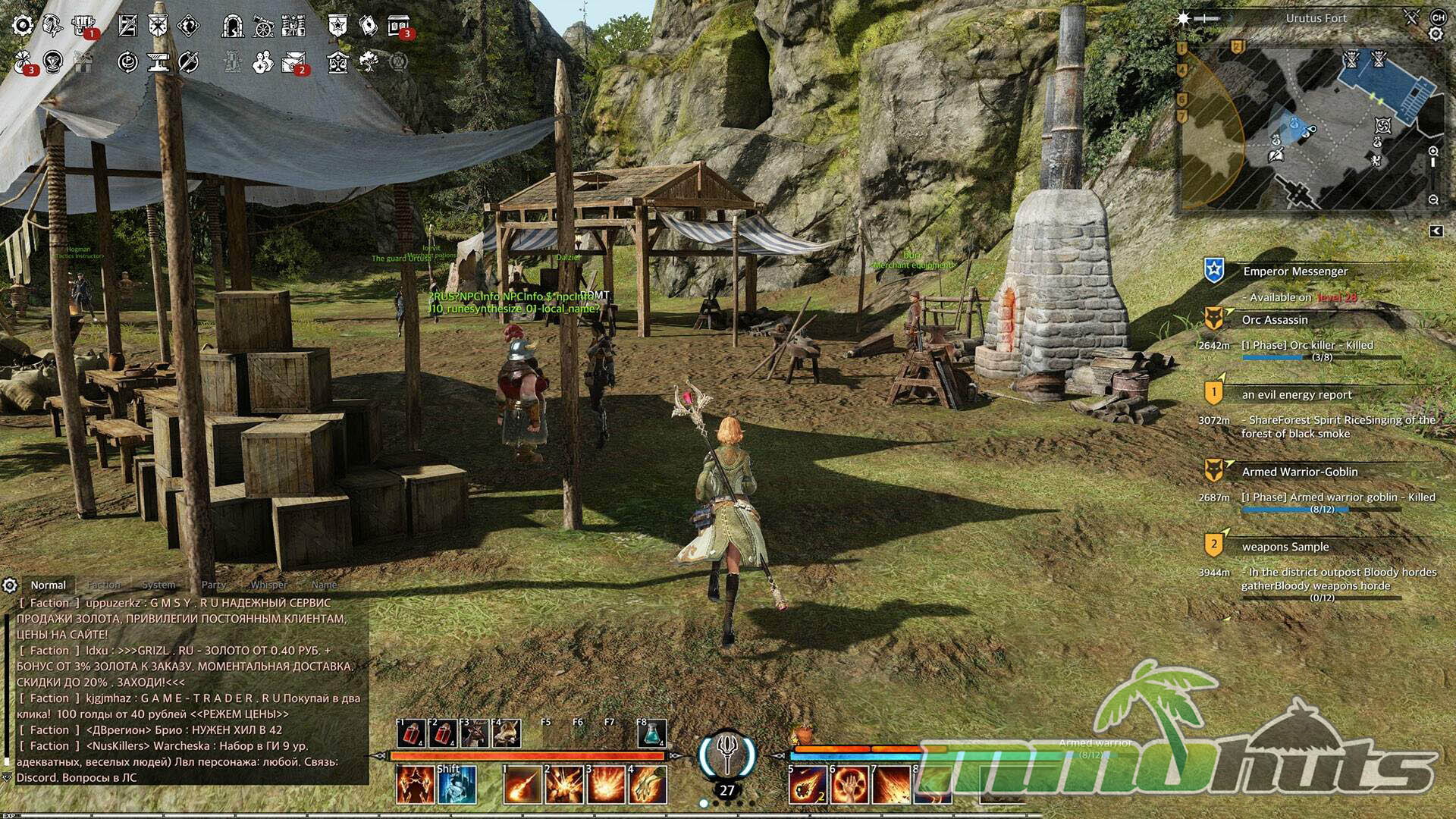Open the shop storefront icon with badge 3
Viewport: 1456px width, 819px height.
(398, 27)
